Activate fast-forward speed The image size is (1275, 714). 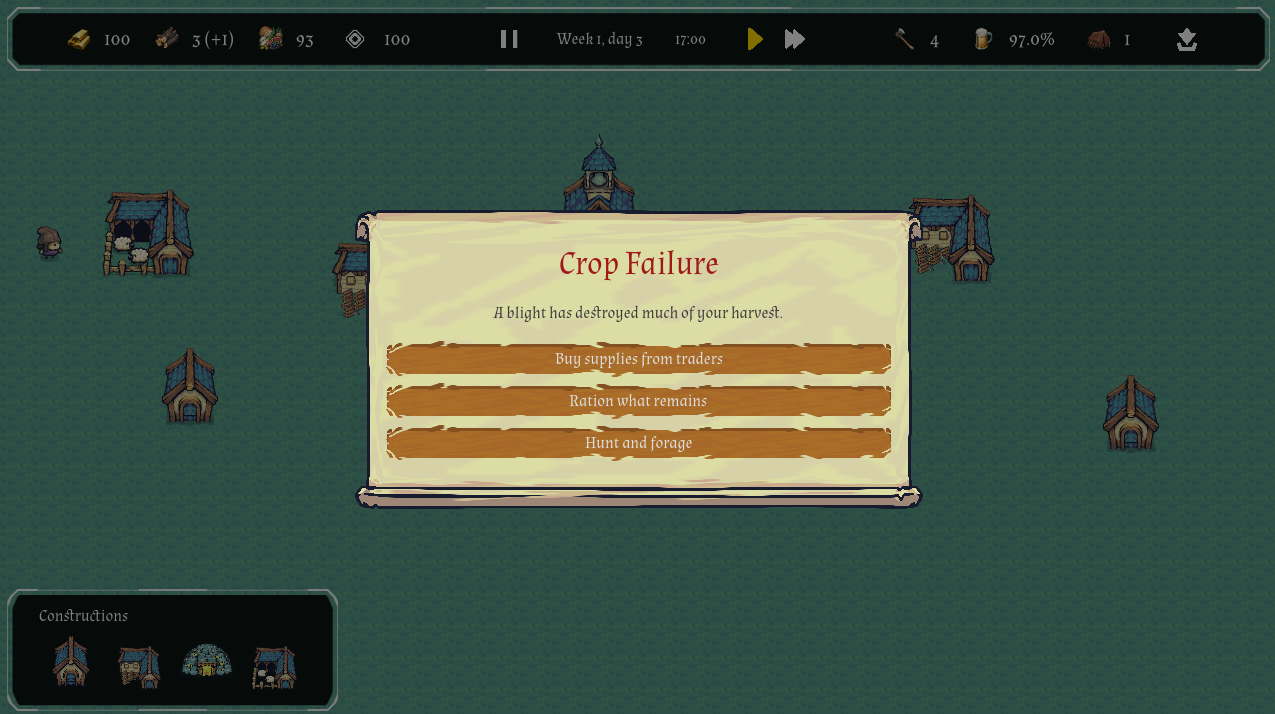[x=795, y=39]
